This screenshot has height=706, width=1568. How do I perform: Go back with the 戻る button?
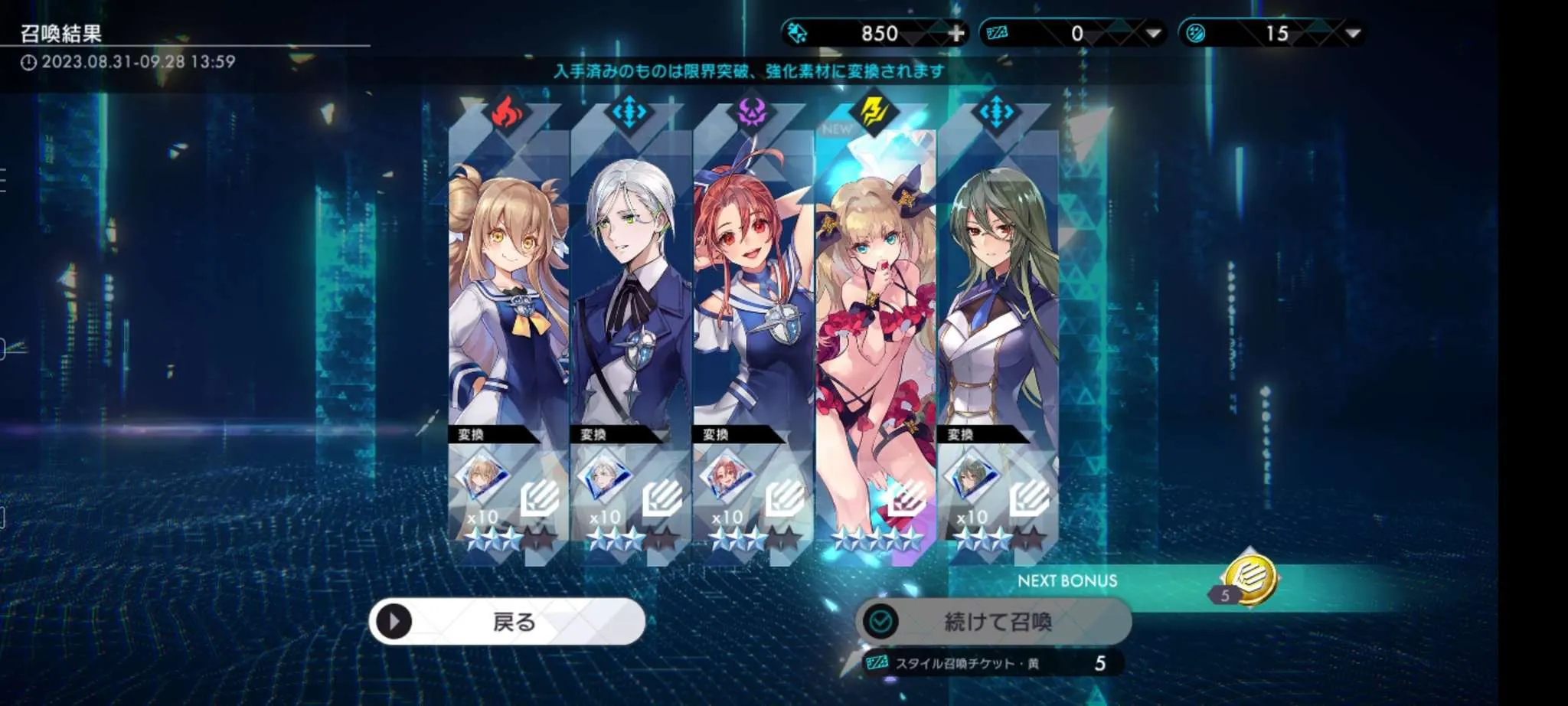(507, 621)
